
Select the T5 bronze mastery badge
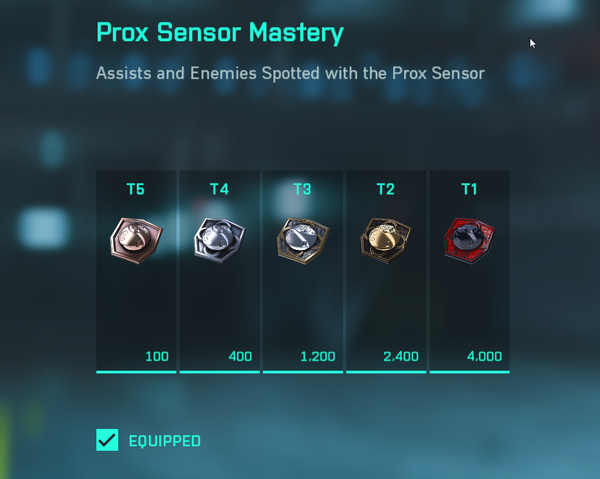135,241
